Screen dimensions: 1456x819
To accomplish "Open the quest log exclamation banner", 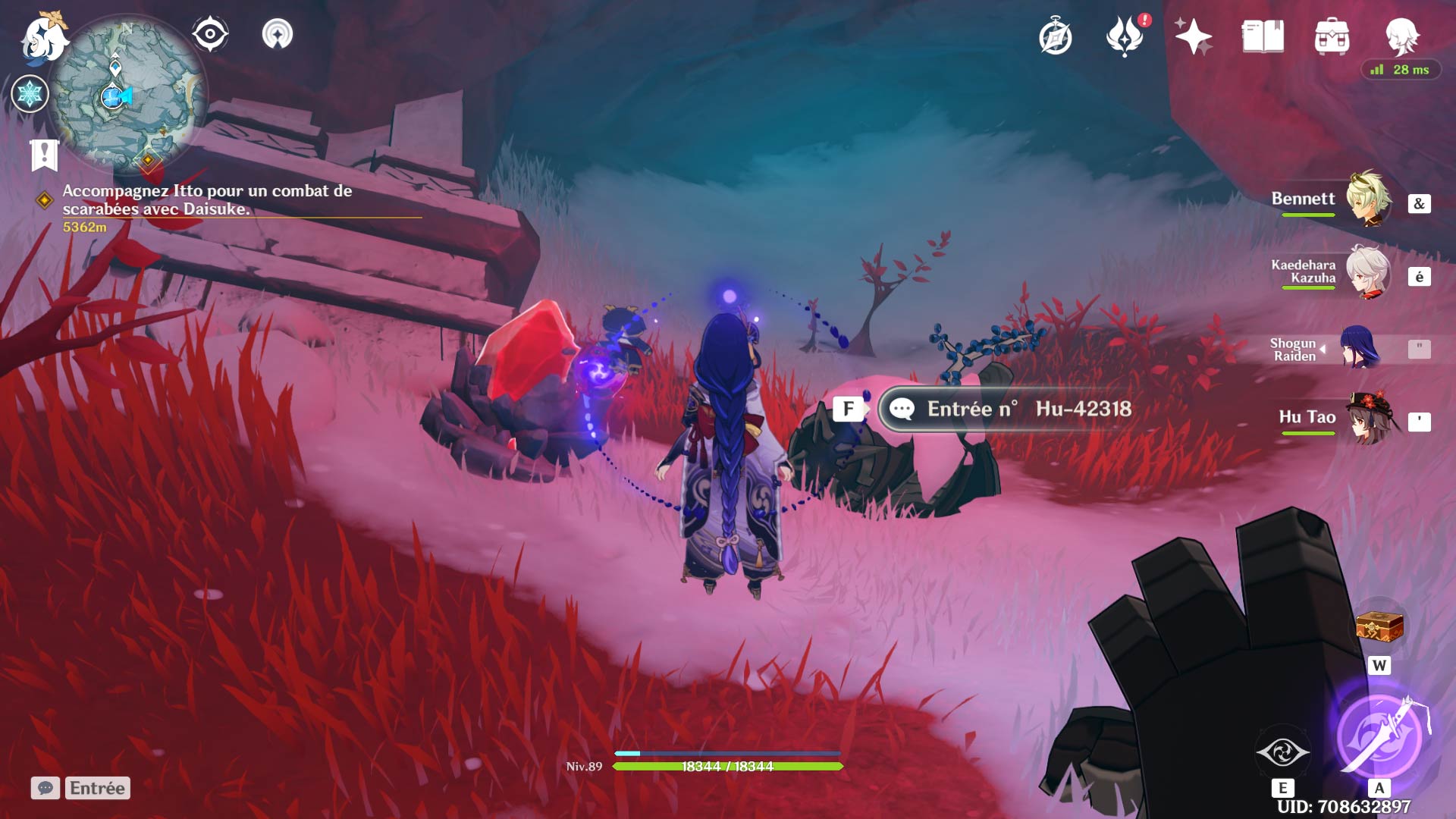I will coord(45,155).
